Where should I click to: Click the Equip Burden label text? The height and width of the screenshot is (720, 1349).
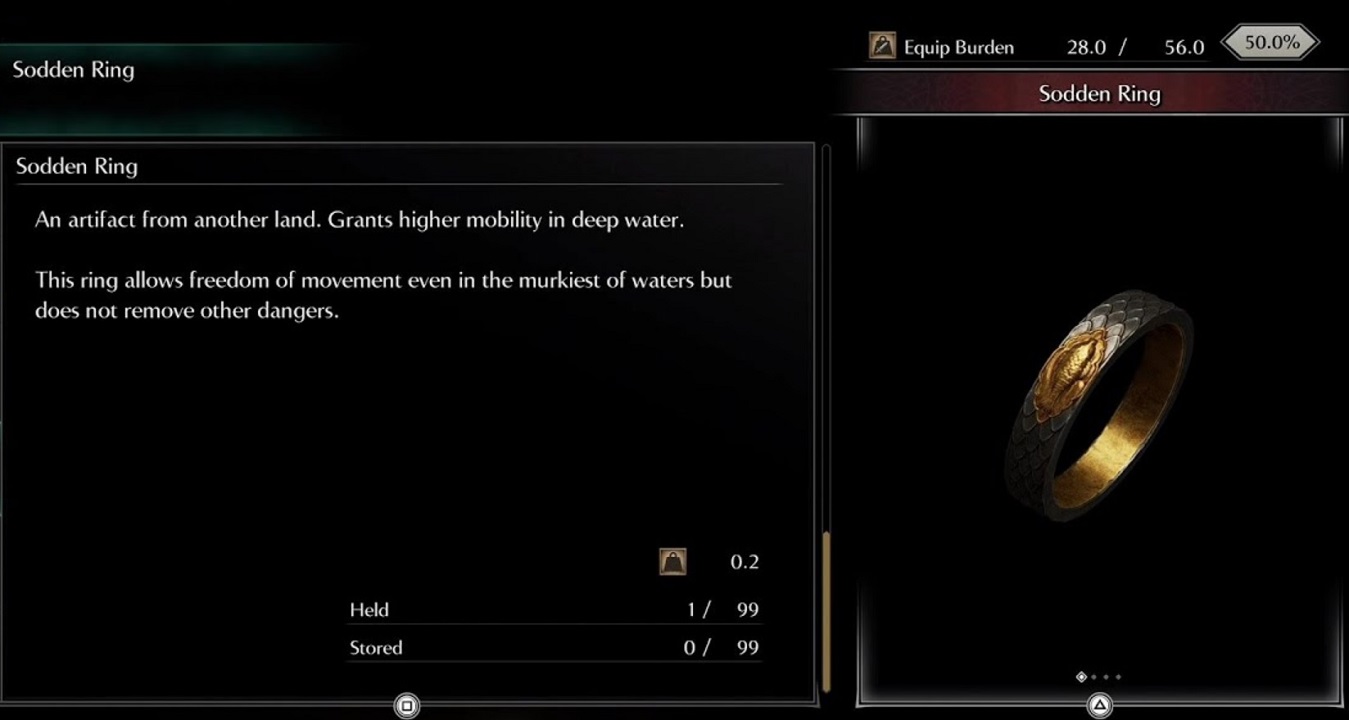(956, 46)
